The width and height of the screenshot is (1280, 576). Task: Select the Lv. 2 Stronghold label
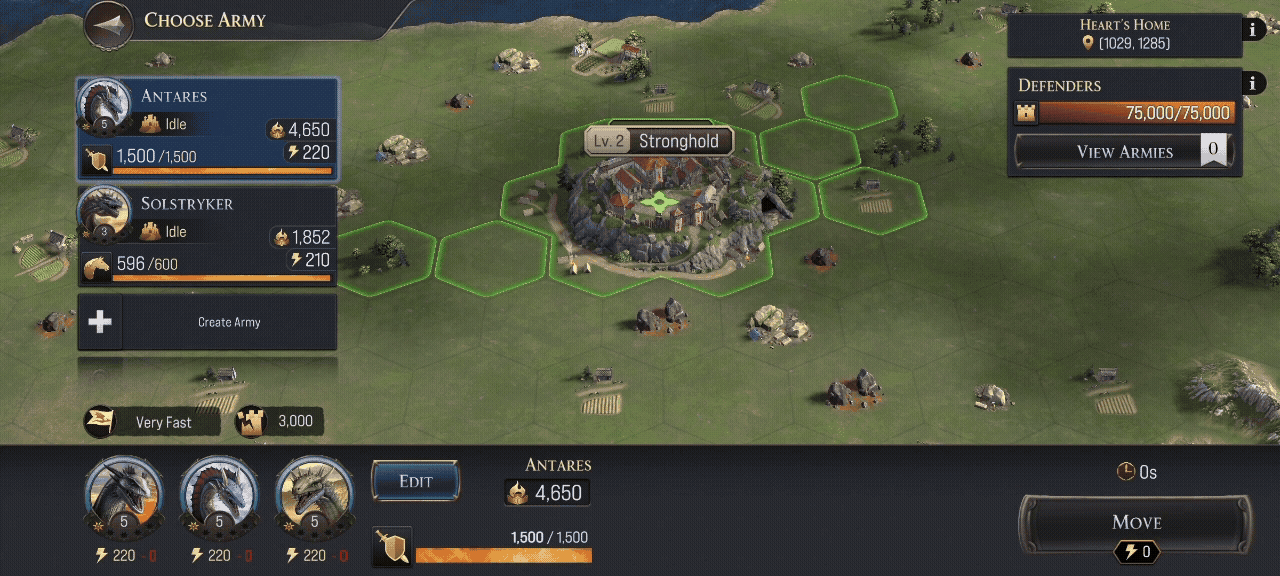pos(659,141)
